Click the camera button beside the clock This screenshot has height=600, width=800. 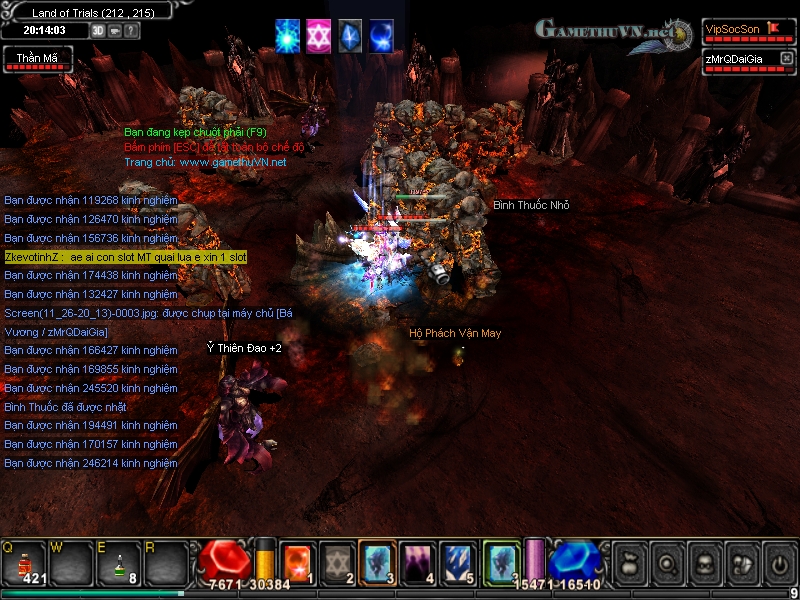point(115,30)
